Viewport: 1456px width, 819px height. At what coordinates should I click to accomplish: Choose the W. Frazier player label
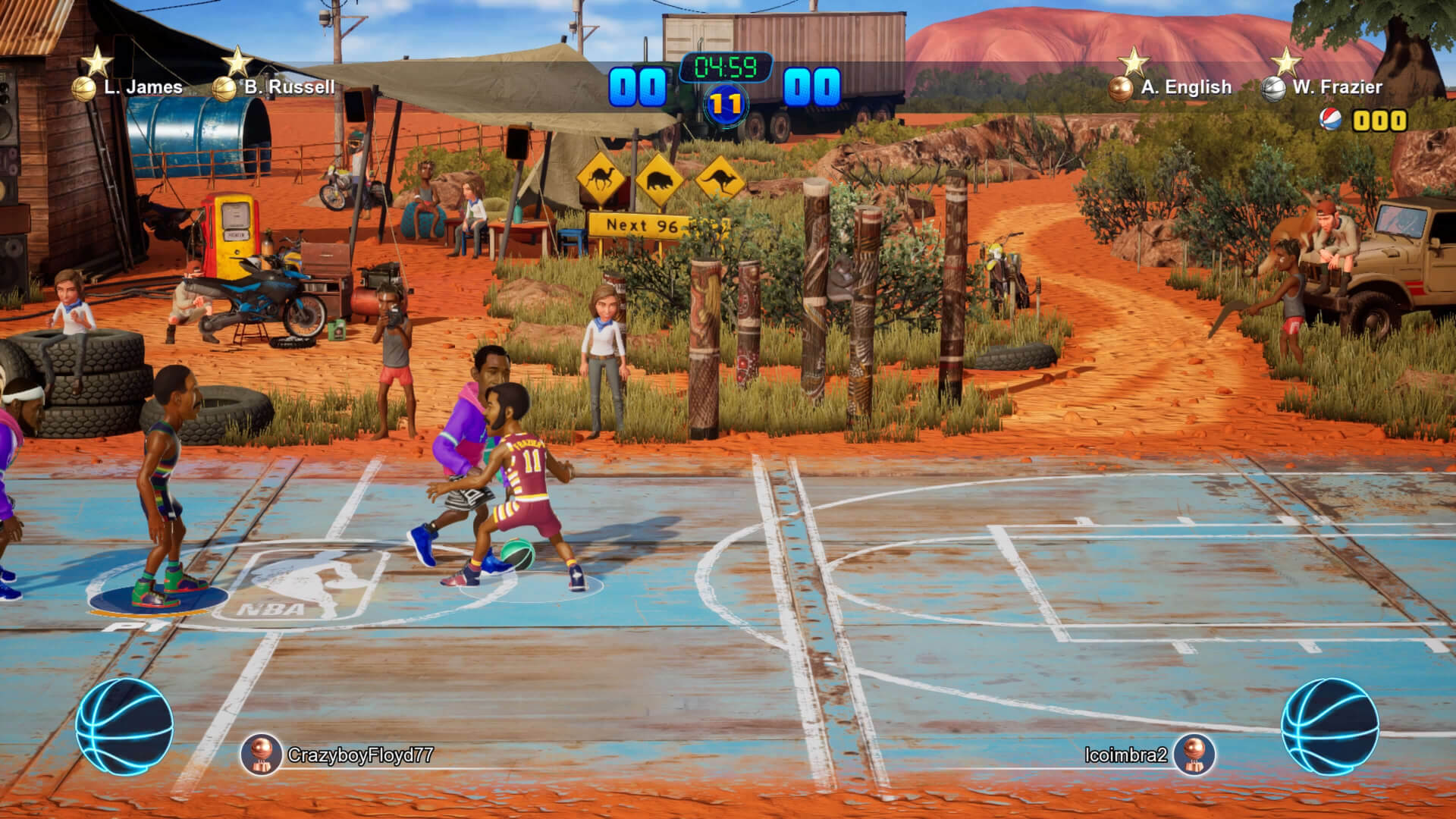[1337, 87]
